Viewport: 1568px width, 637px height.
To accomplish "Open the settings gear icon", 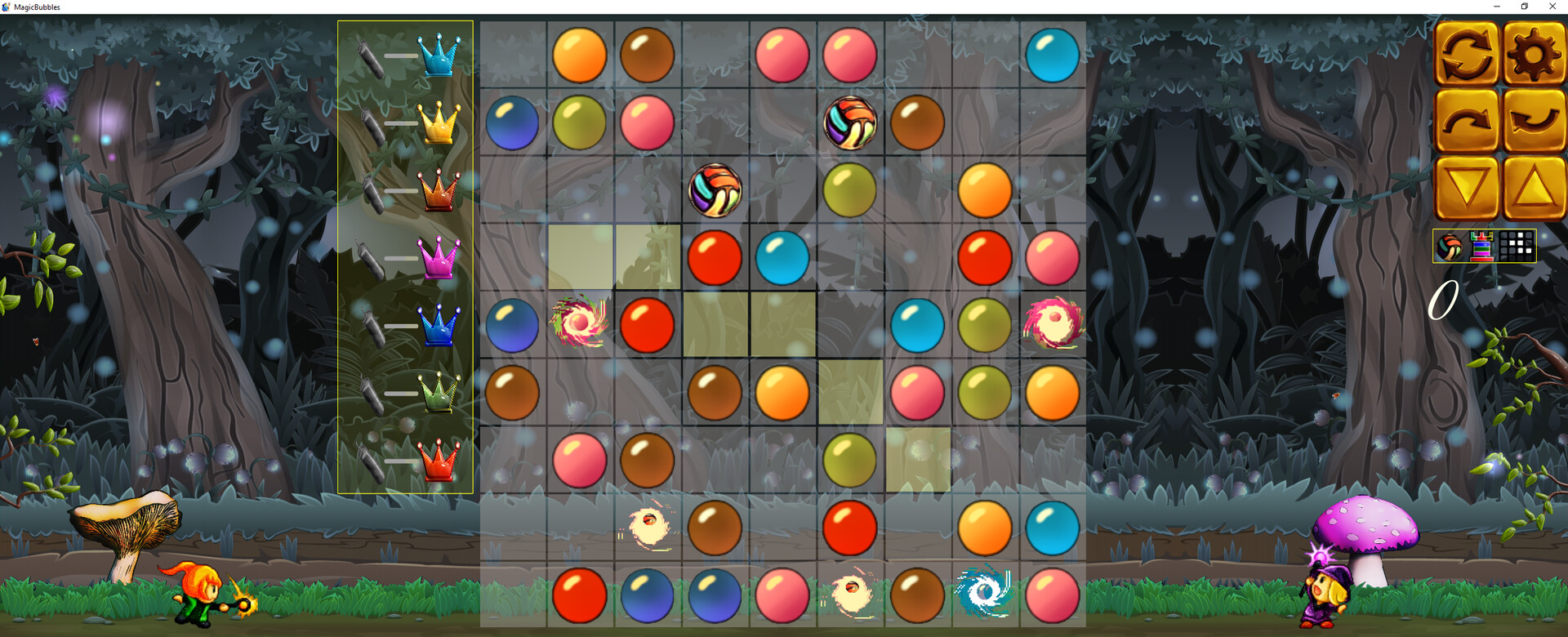I will (1533, 53).
